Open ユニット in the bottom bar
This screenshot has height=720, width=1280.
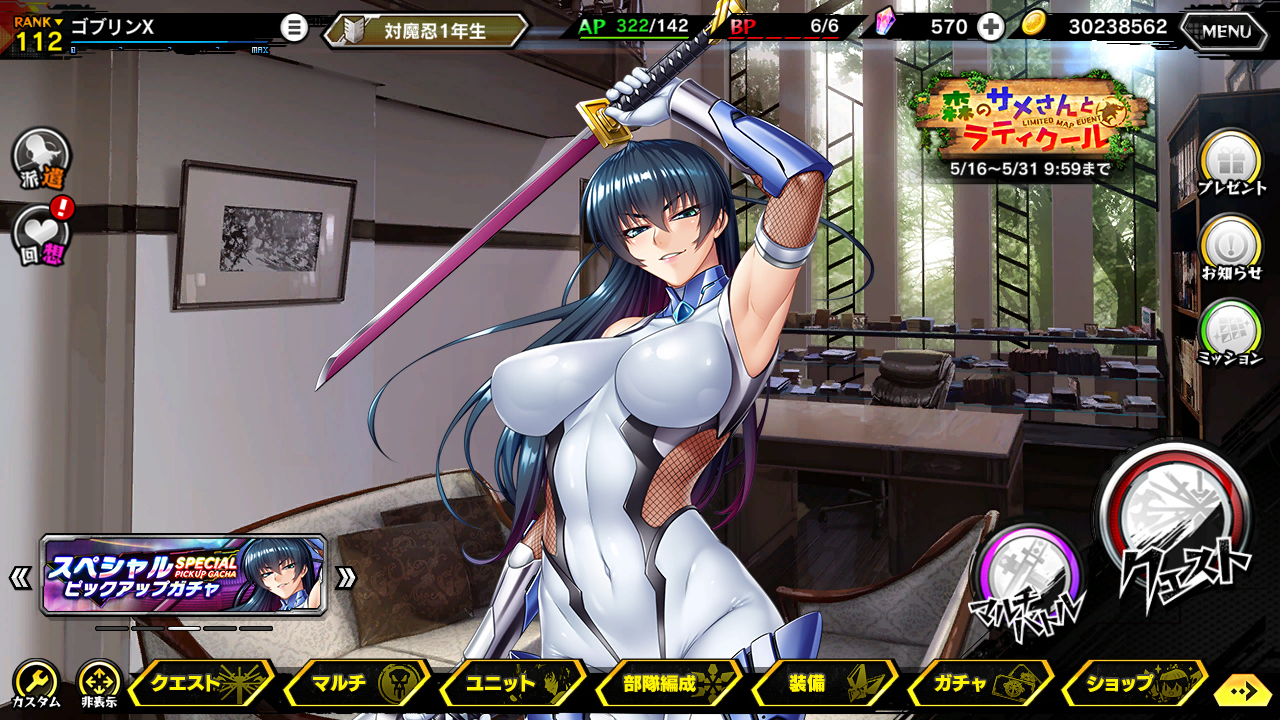click(x=513, y=684)
